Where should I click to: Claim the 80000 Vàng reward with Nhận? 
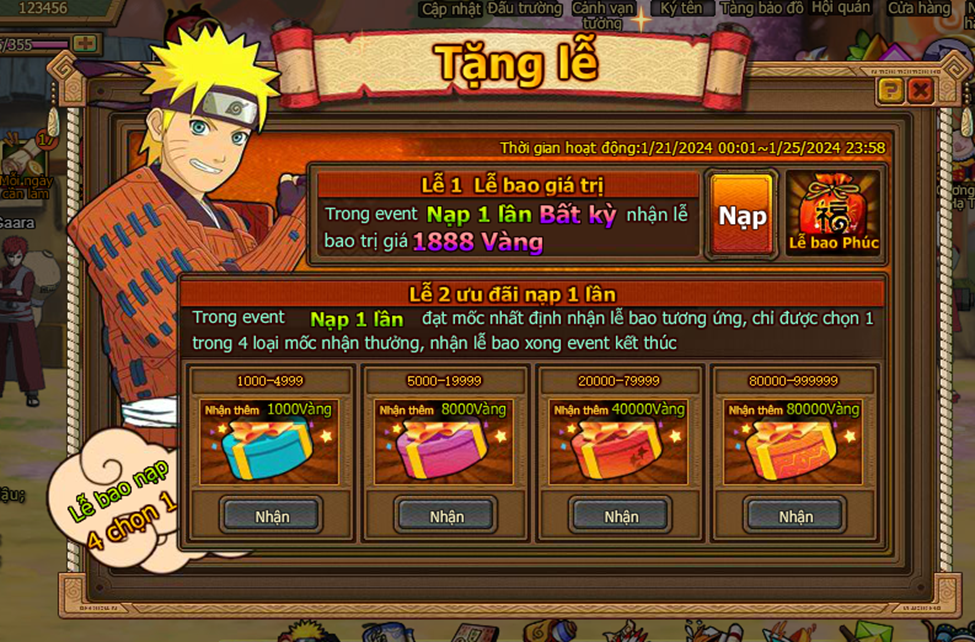click(796, 516)
